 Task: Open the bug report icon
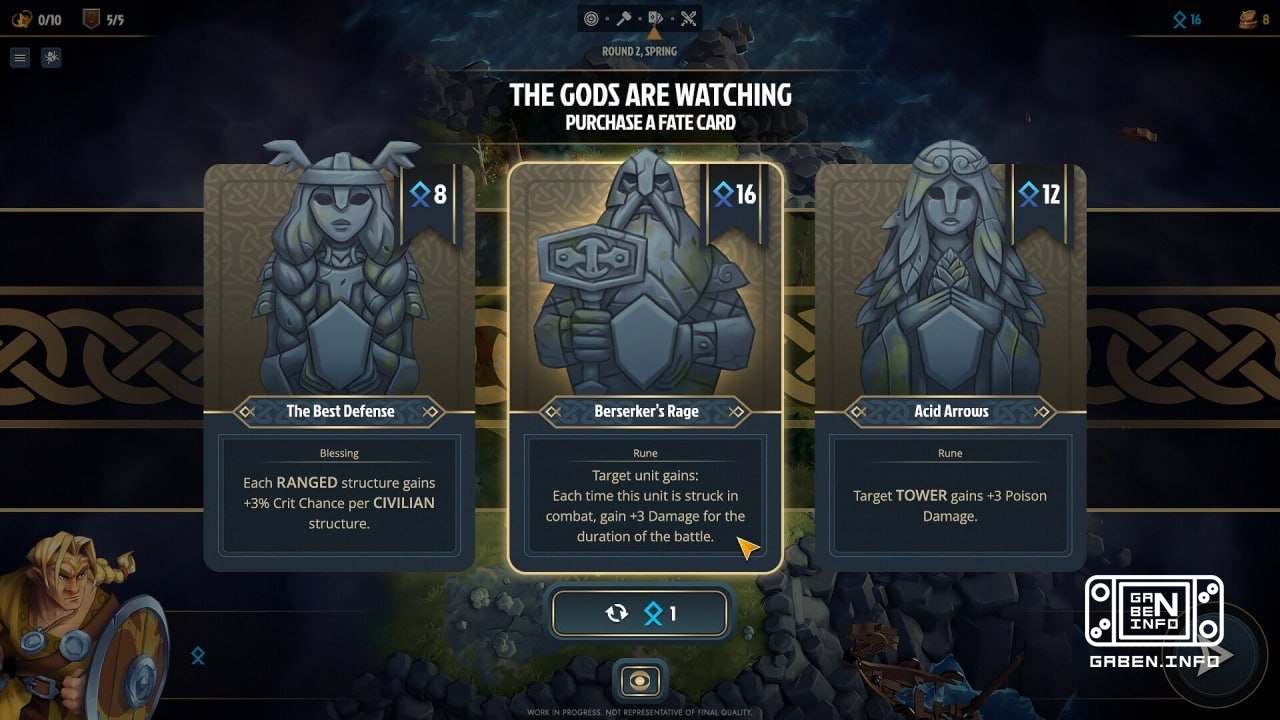pos(51,57)
